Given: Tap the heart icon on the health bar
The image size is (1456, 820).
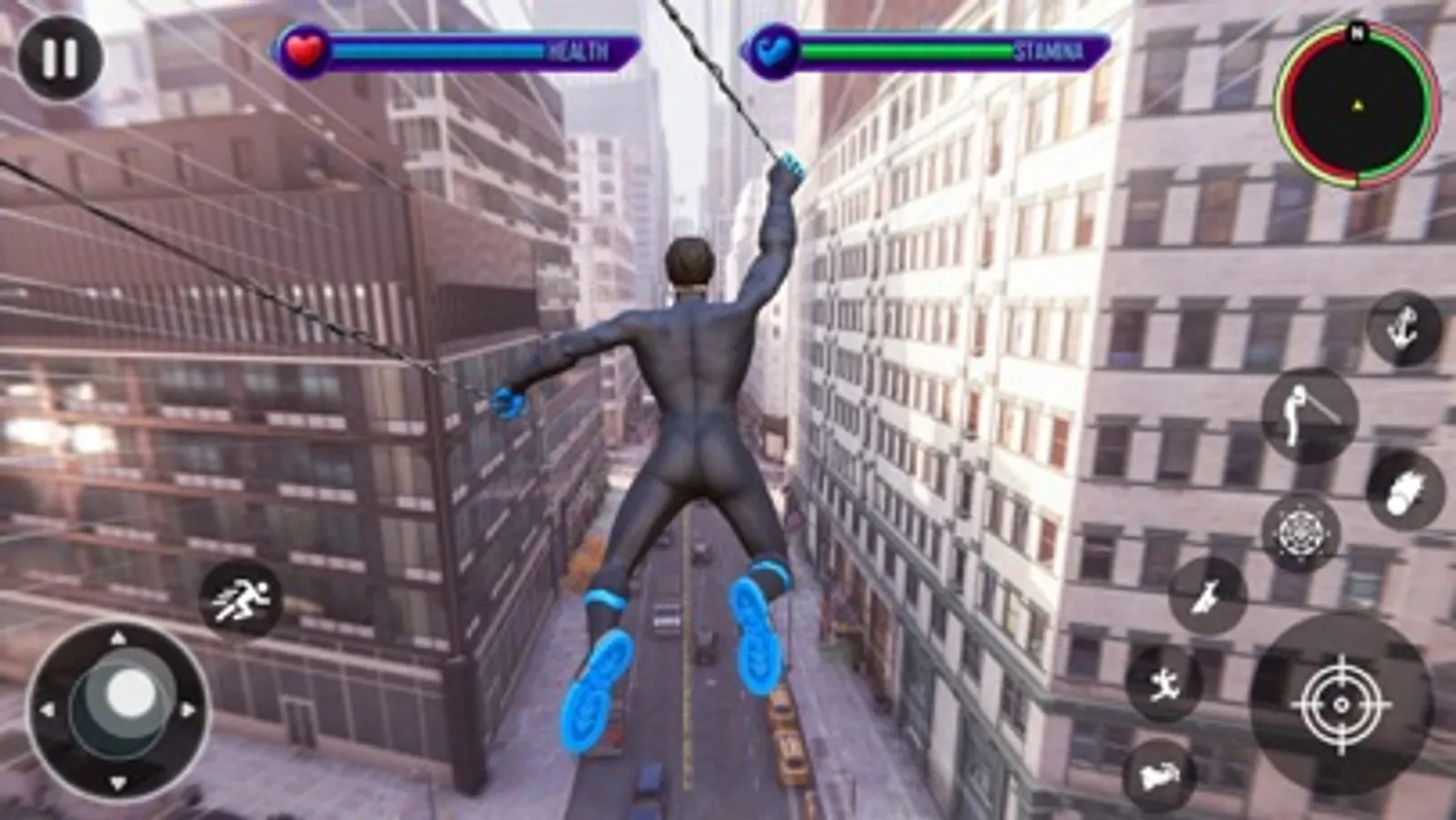Looking at the screenshot, I should pyautogui.click(x=305, y=50).
